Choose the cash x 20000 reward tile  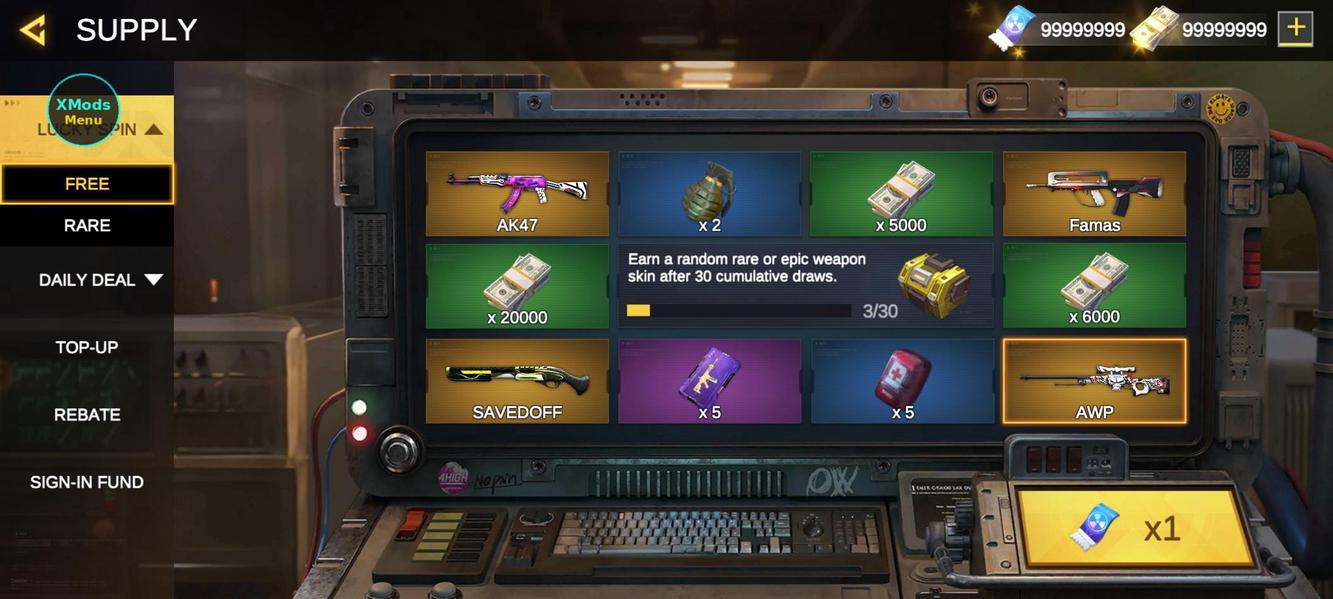click(x=517, y=286)
